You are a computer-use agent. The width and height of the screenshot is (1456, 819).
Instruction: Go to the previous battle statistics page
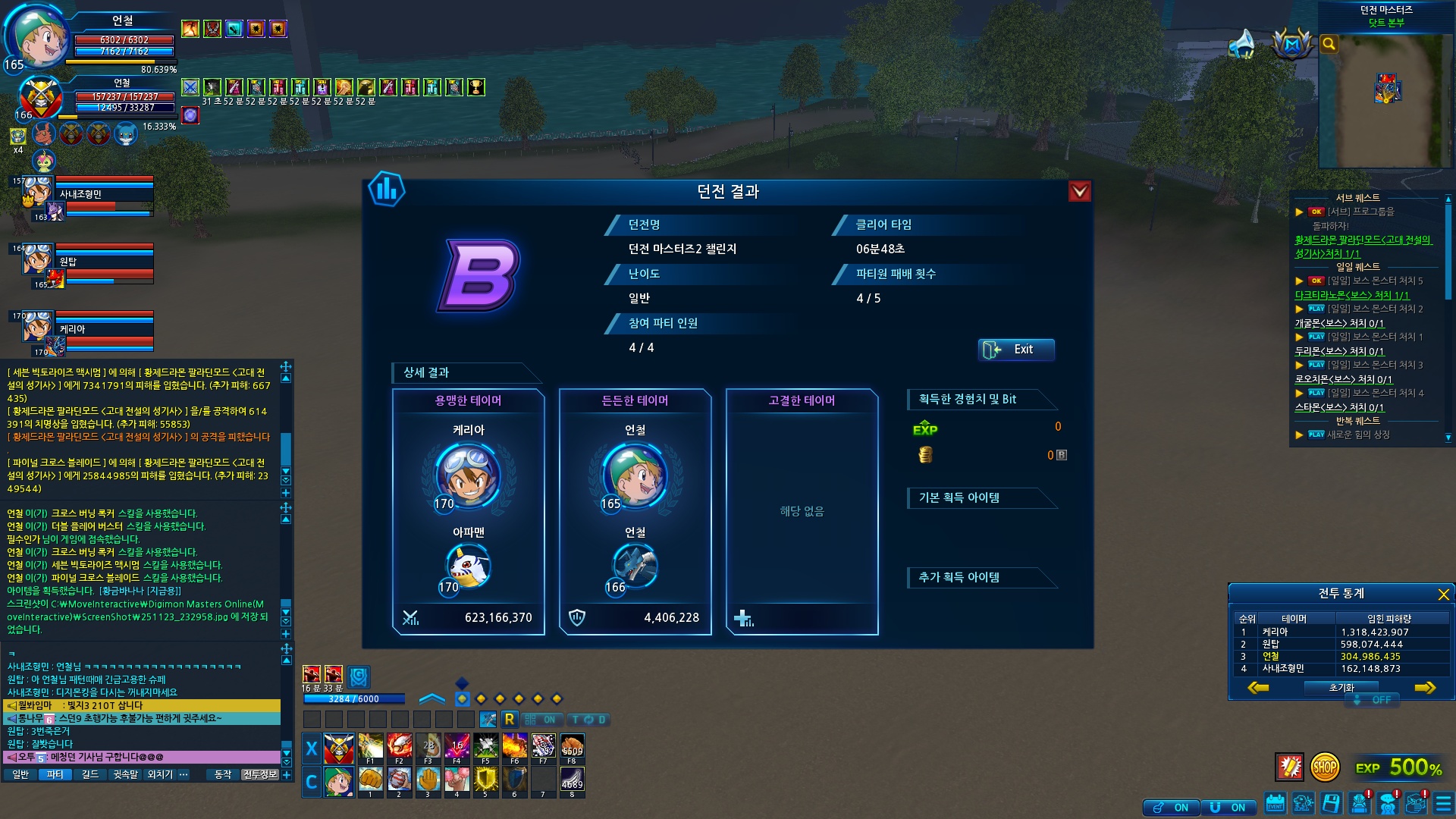point(1258,688)
